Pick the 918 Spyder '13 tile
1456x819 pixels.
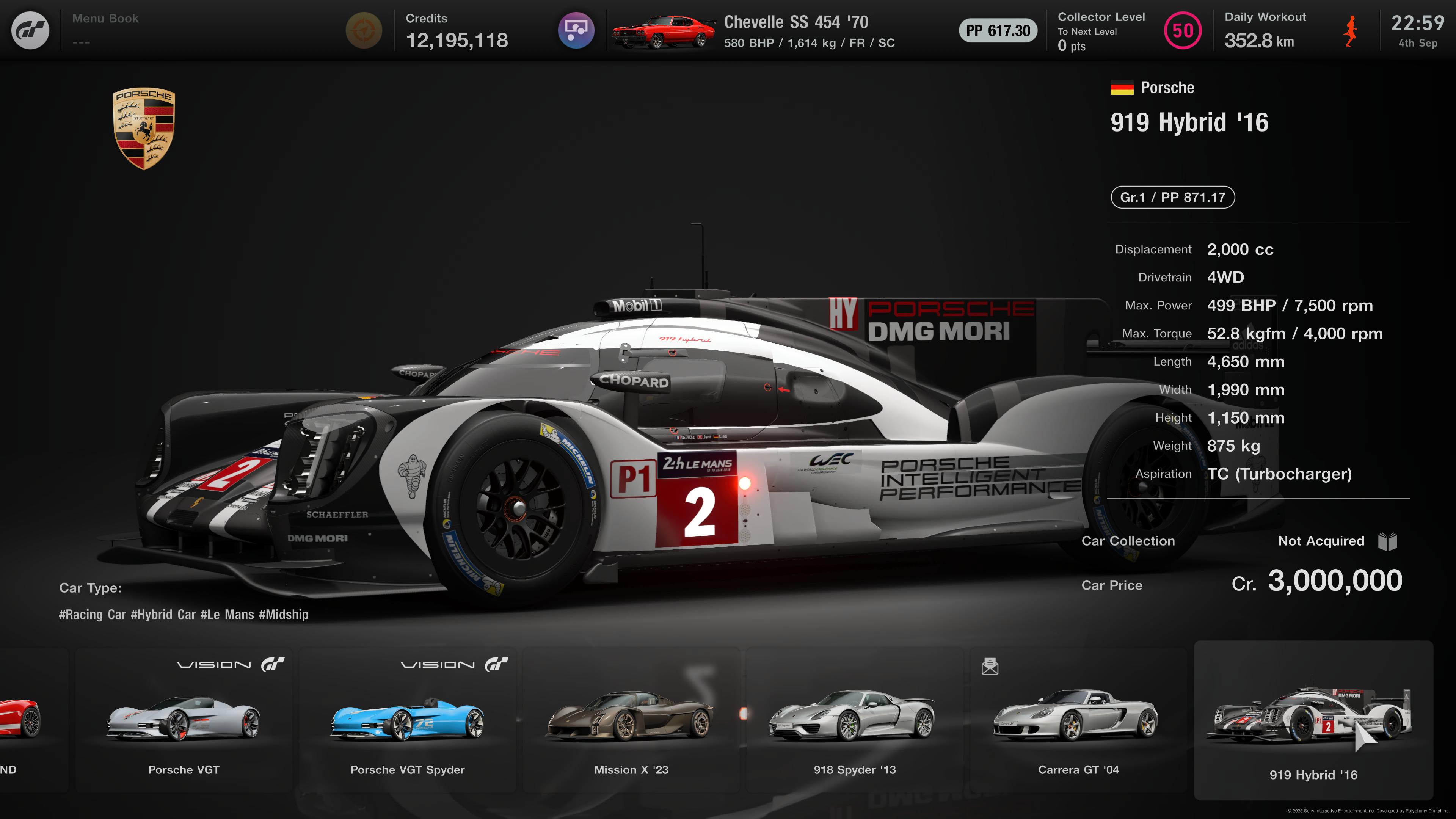[x=855, y=721]
